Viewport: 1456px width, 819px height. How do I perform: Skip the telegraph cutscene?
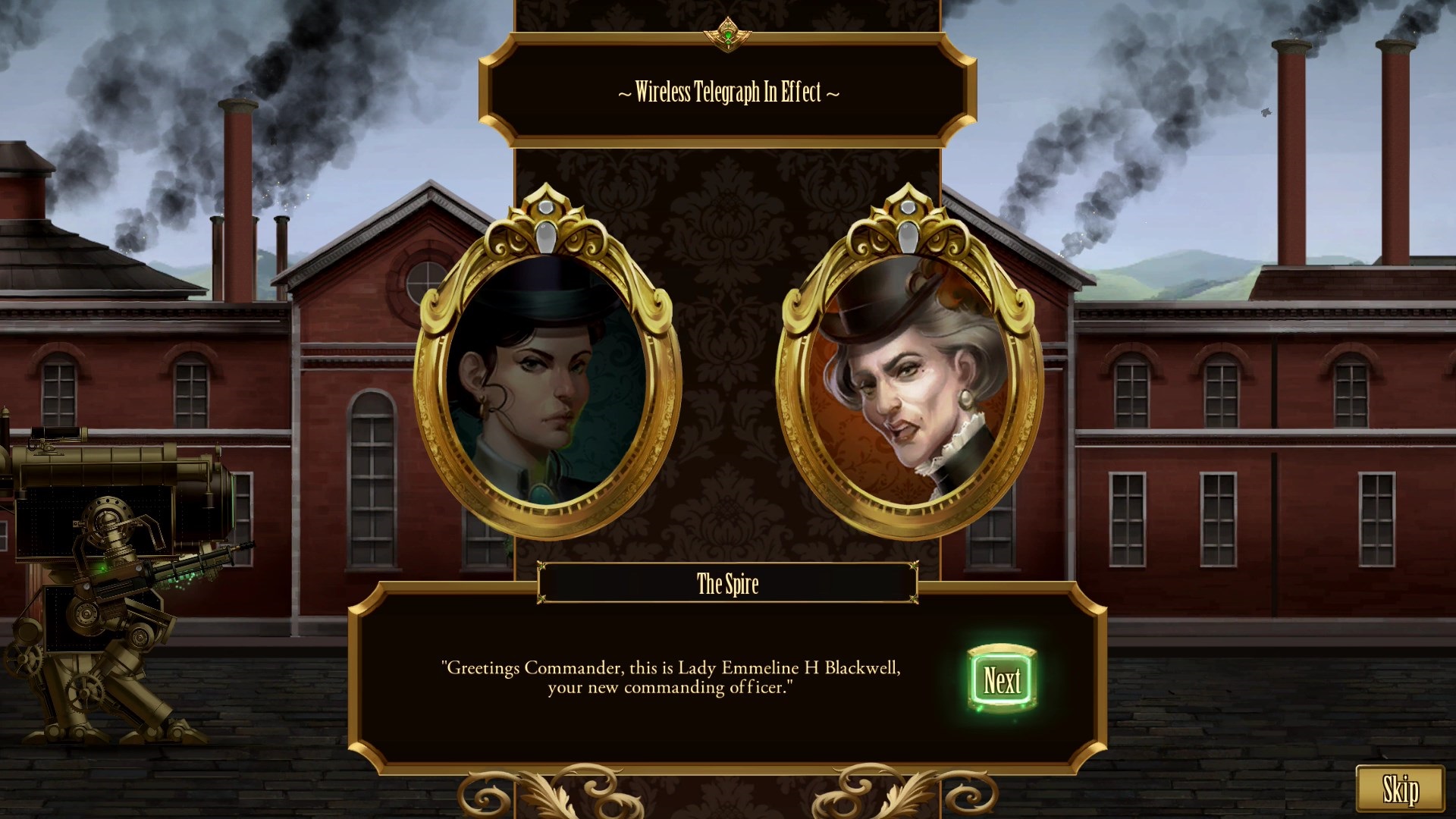pyautogui.click(x=1399, y=789)
